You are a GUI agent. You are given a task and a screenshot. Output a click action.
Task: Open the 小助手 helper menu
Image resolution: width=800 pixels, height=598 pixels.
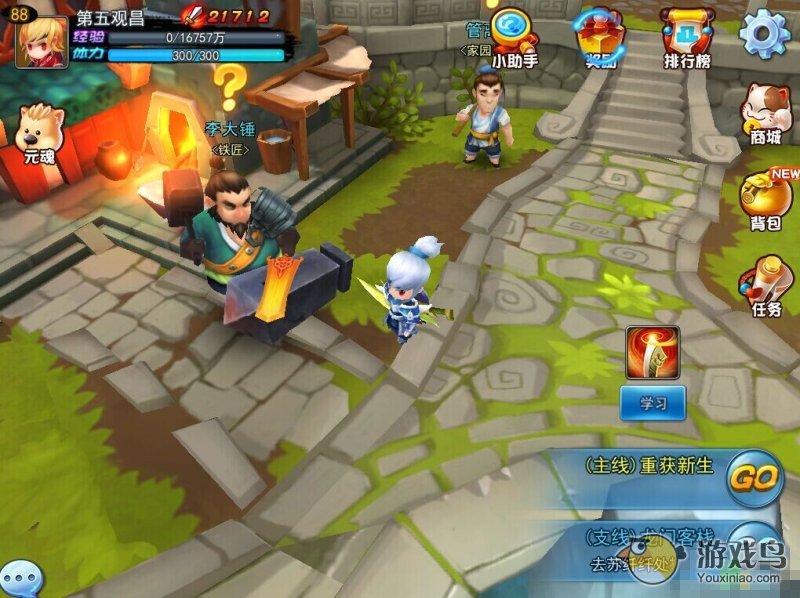(514, 36)
